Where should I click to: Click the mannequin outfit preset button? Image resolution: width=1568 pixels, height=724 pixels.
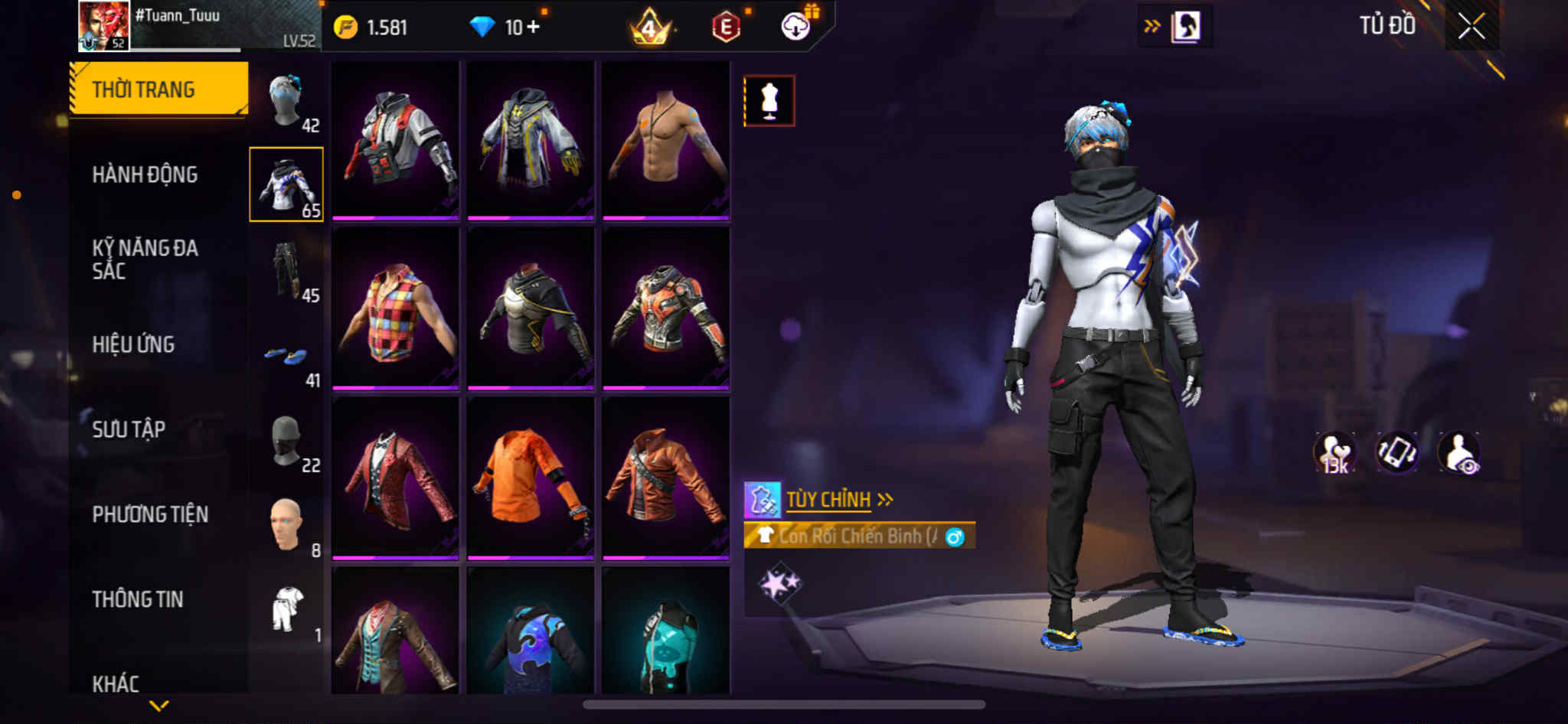(769, 101)
